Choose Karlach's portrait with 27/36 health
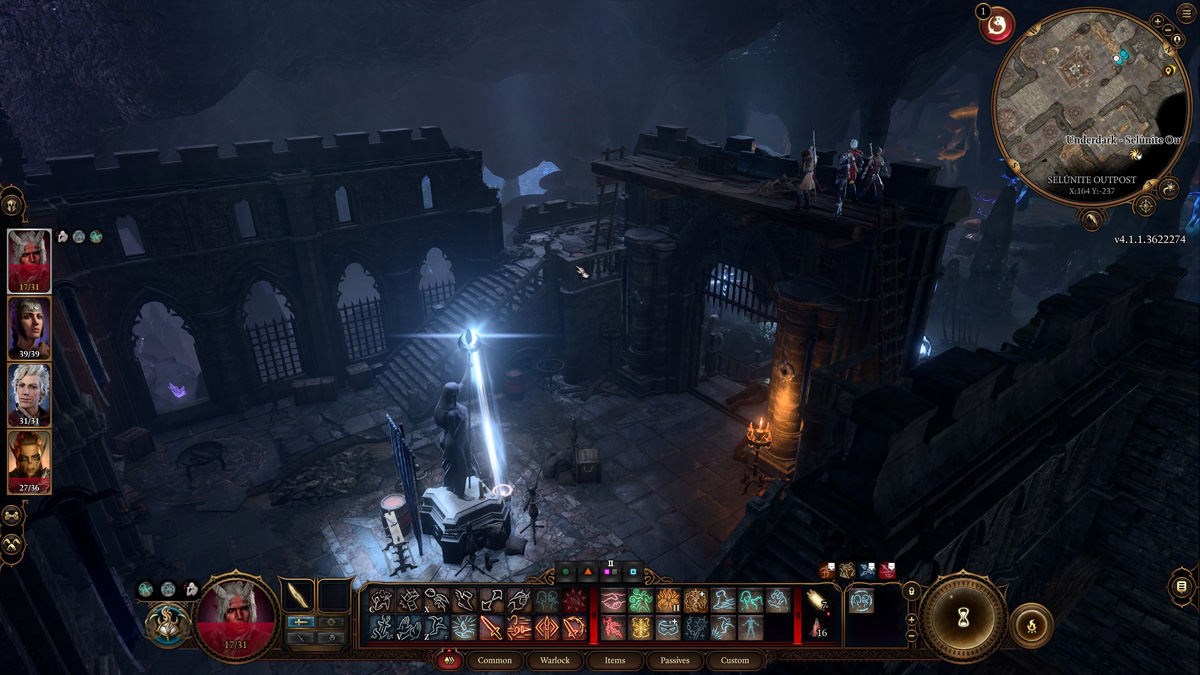 click(30, 460)
